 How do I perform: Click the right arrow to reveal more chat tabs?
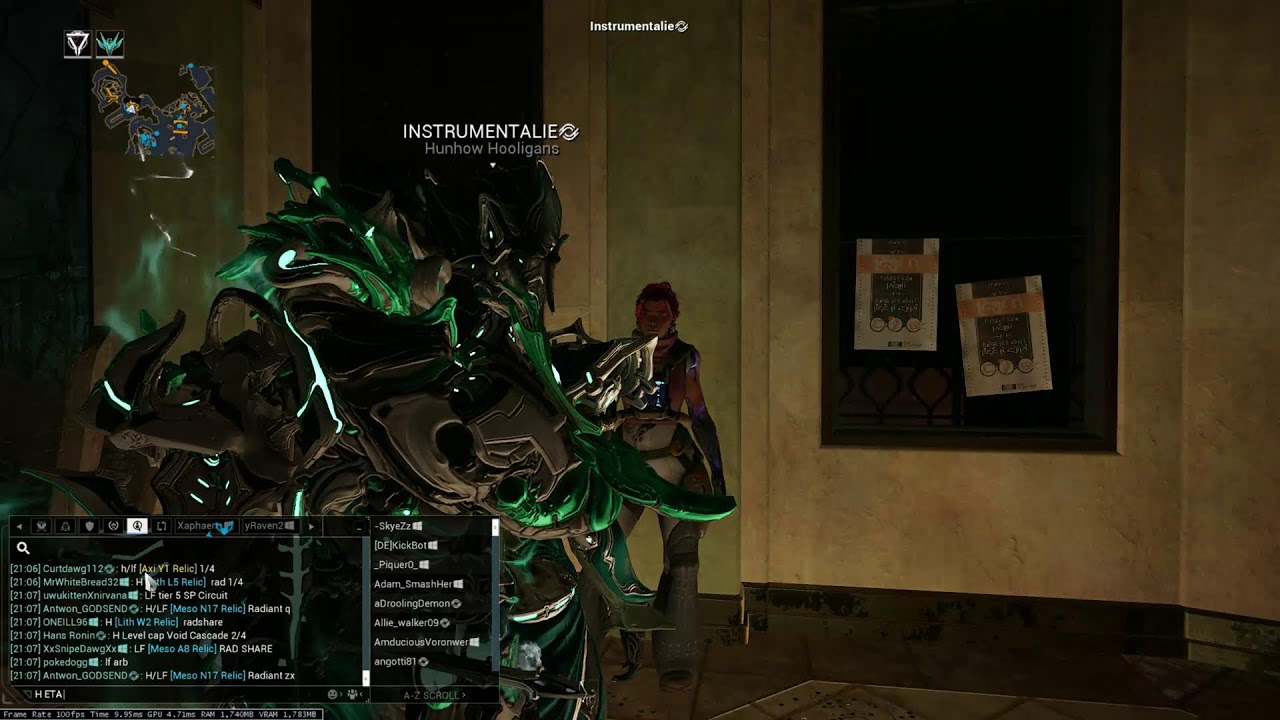pos(311,525)
